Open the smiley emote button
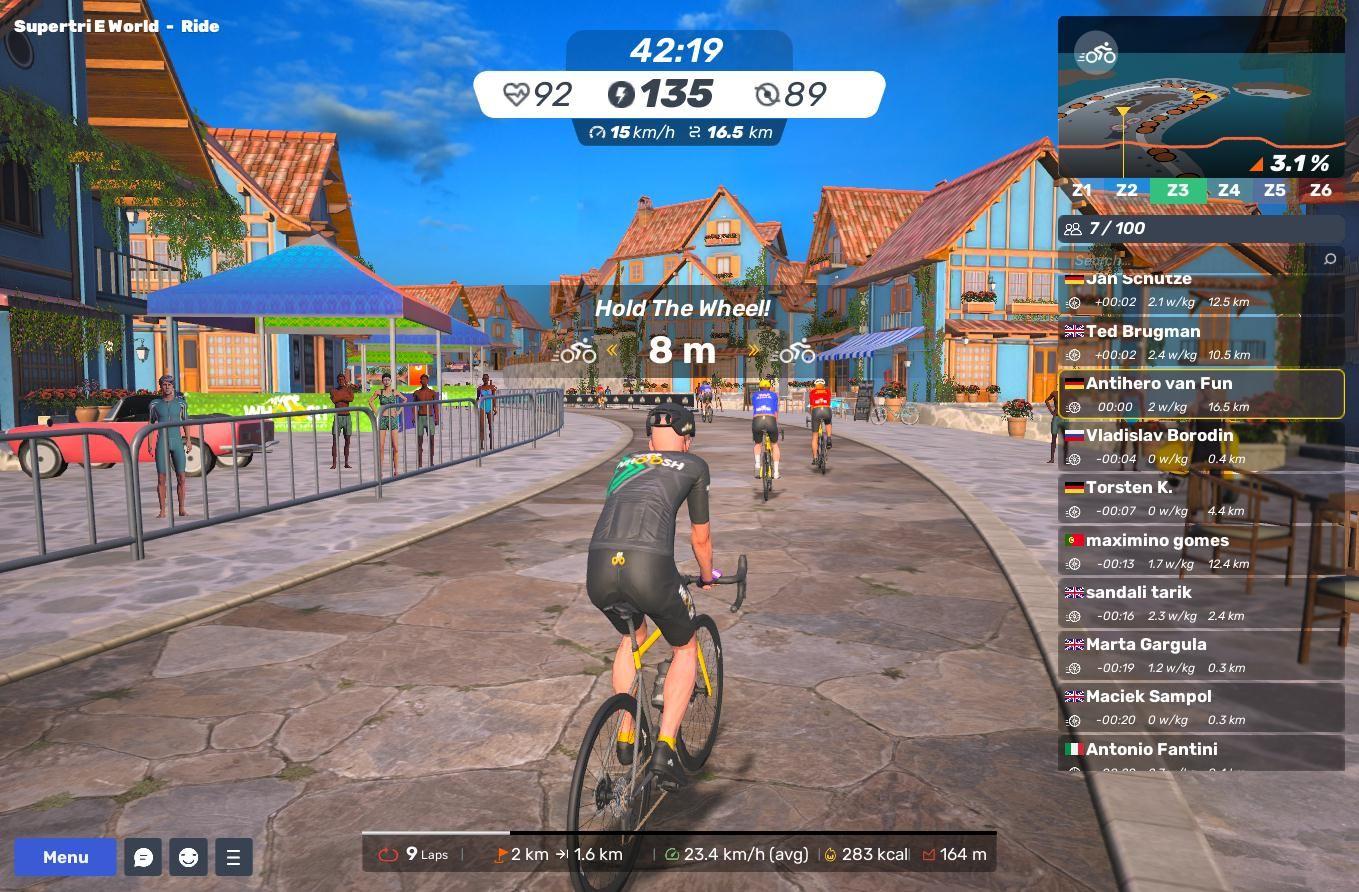The image size is (1359, 892). [x=188, y=857]
